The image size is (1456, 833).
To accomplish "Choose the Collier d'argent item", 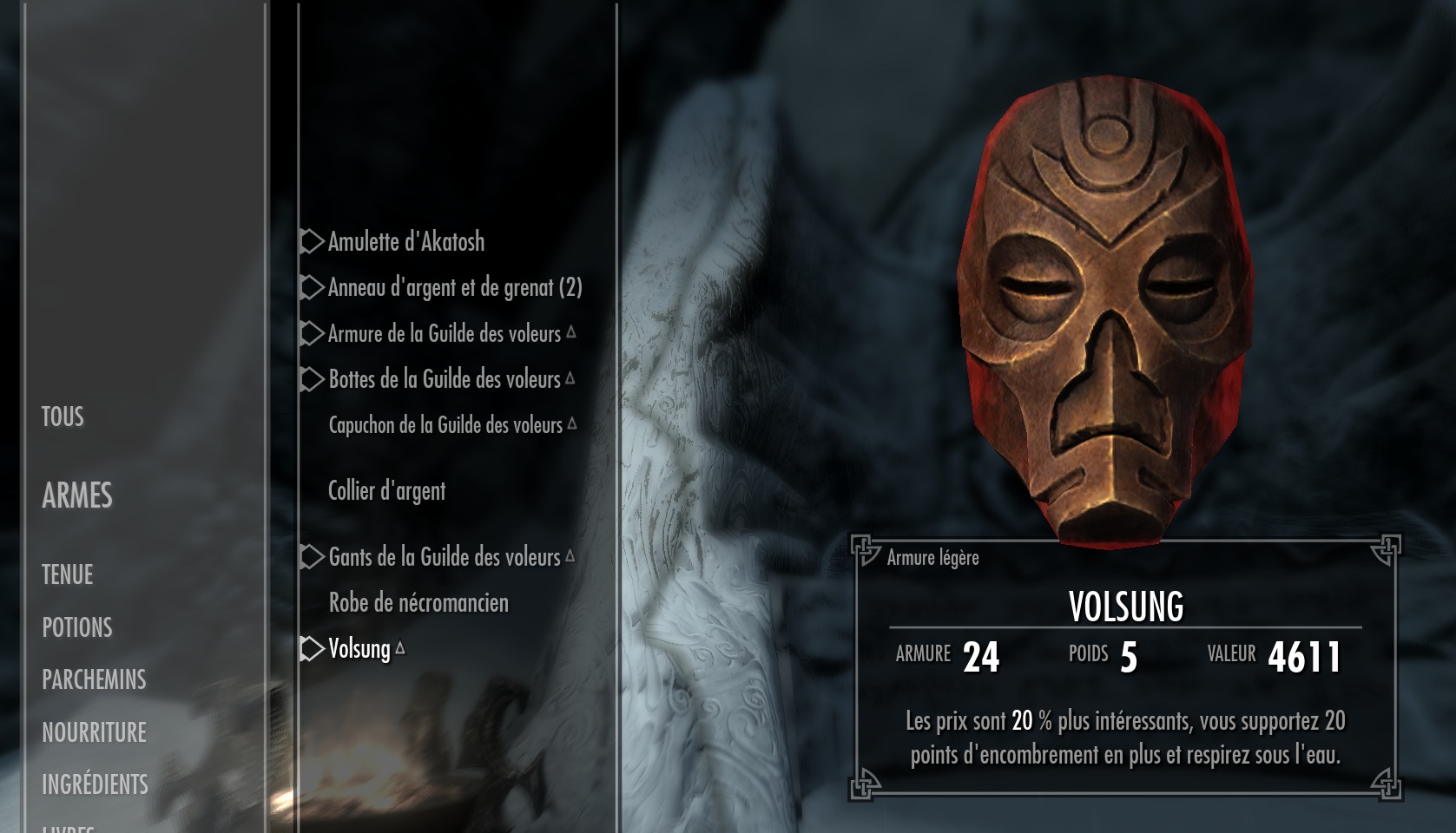I will point(386,491).
